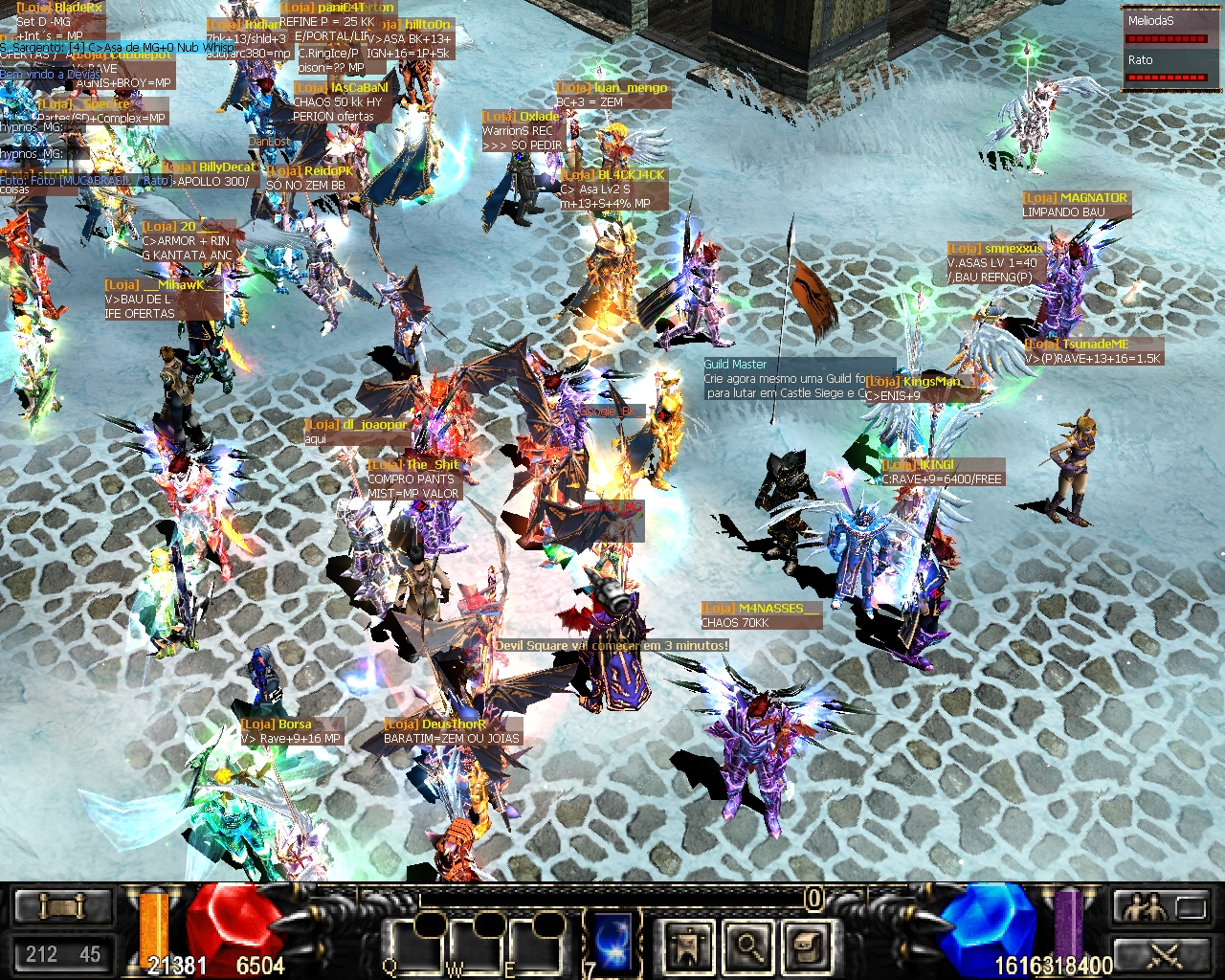
Task: Select party member Rato
Action: [x=1166, y=68]
